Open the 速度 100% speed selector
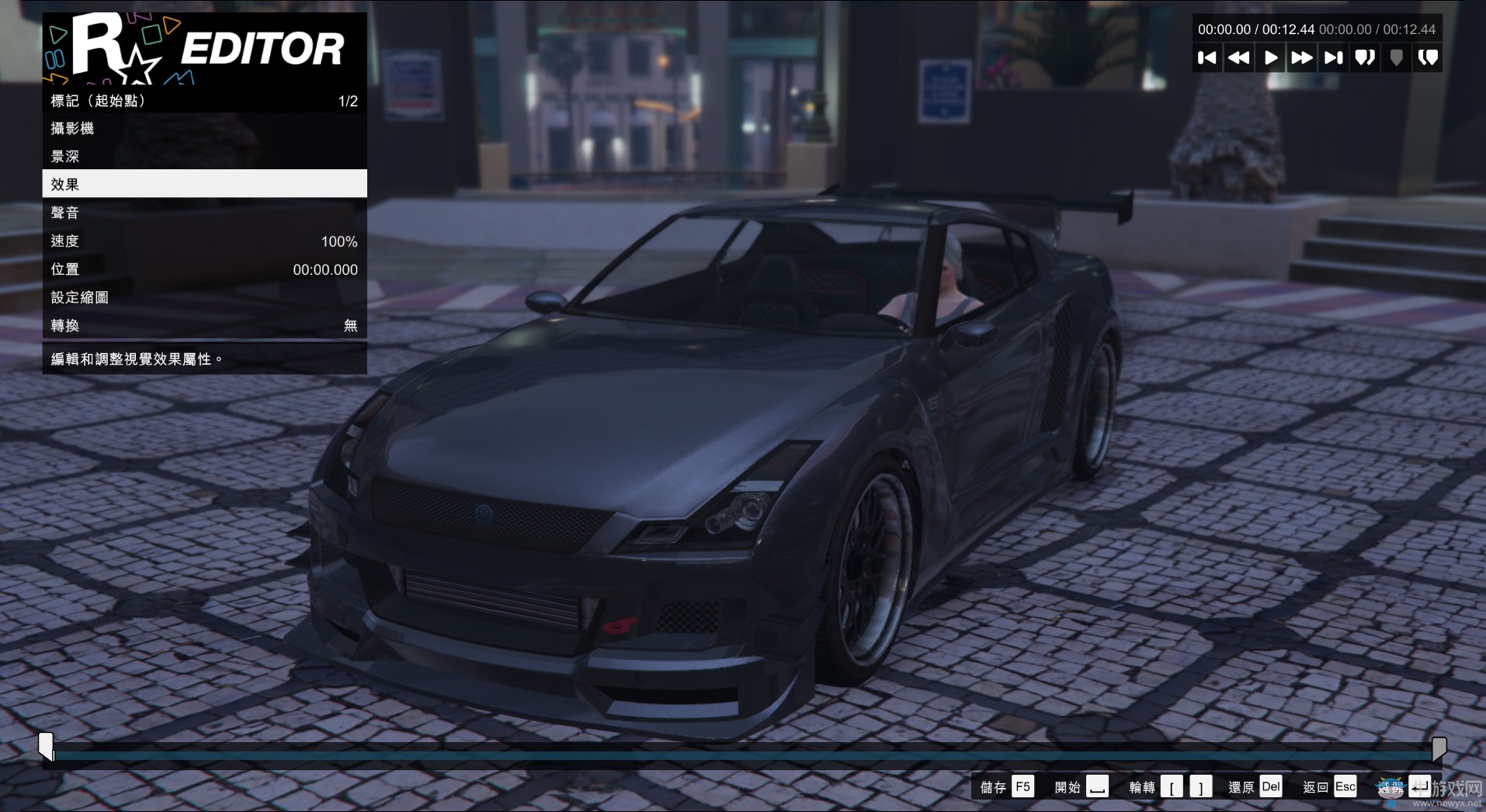Screen dimensions: 1486x812 point(204,241)
